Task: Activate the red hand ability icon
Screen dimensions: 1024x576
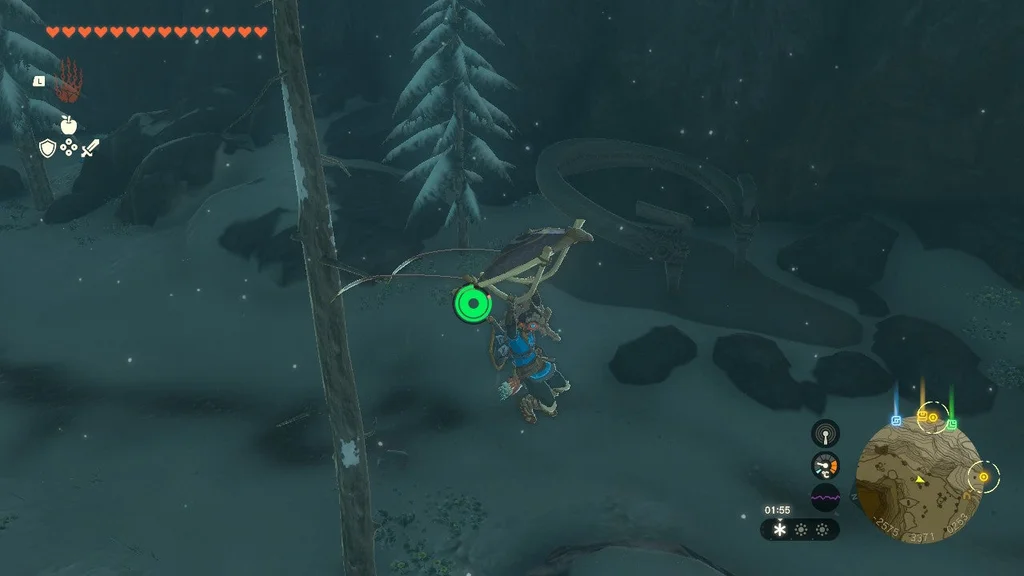Action: (x=69, y=80)
